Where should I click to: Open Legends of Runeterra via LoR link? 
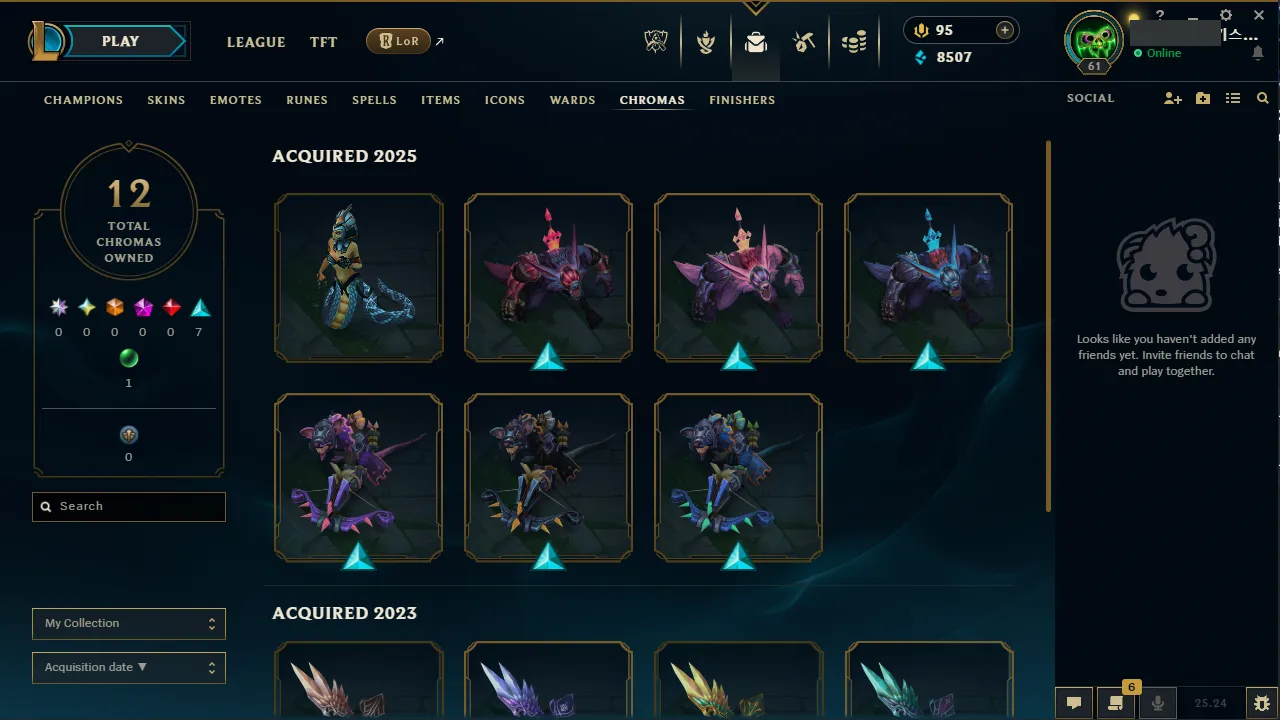coord(398,41)
